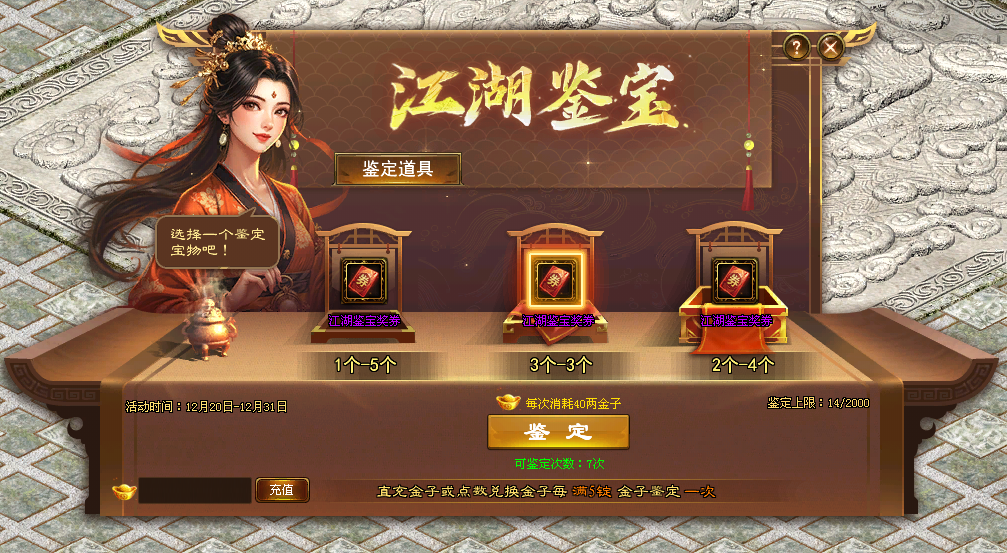The height and width of the screenshot is (553, 1007).
Task: Close the 江湖鉴宝 window
Action: point(830,46)
